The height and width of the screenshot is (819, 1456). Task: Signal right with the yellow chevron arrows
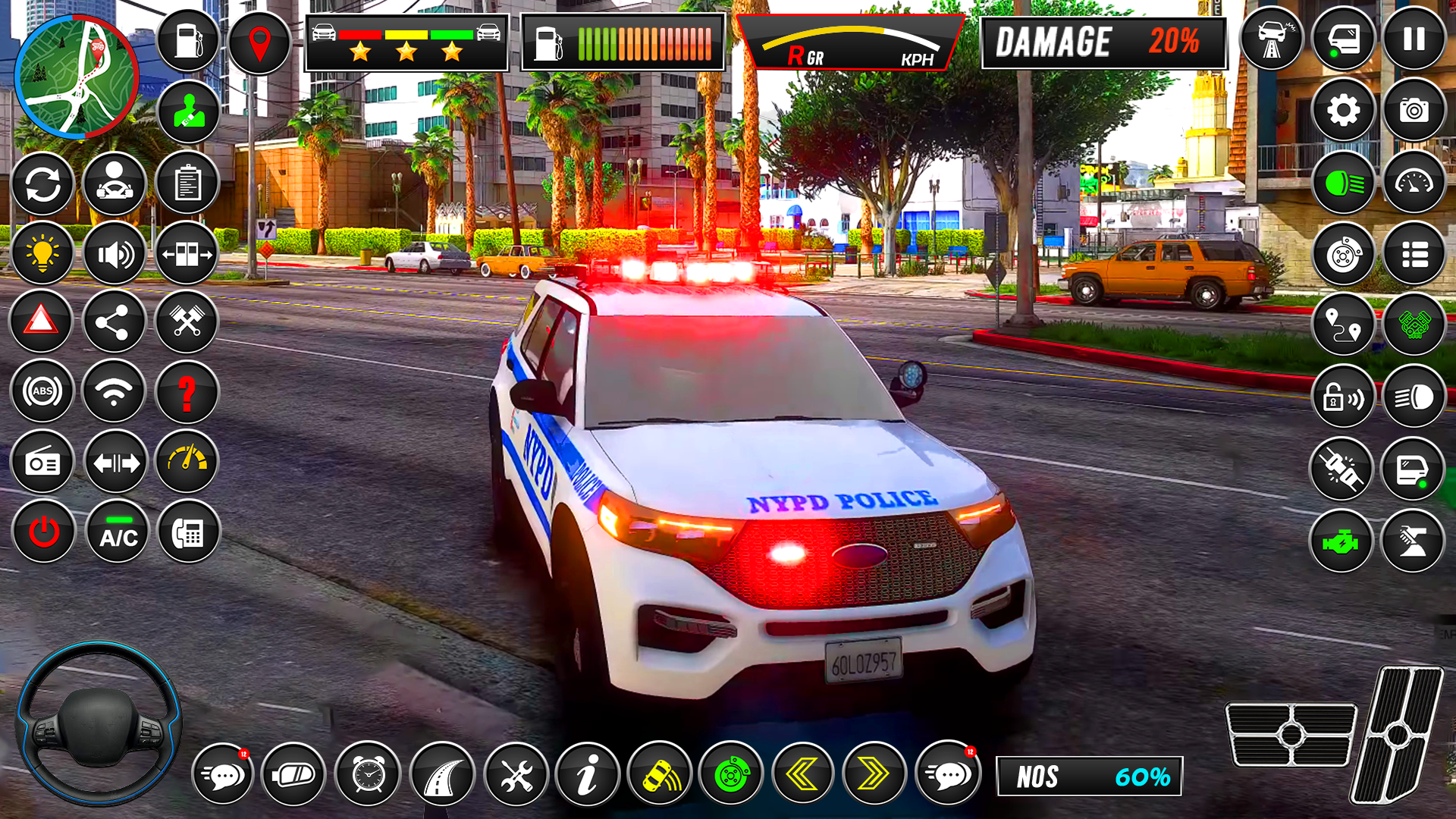click(x=874, y=774)
